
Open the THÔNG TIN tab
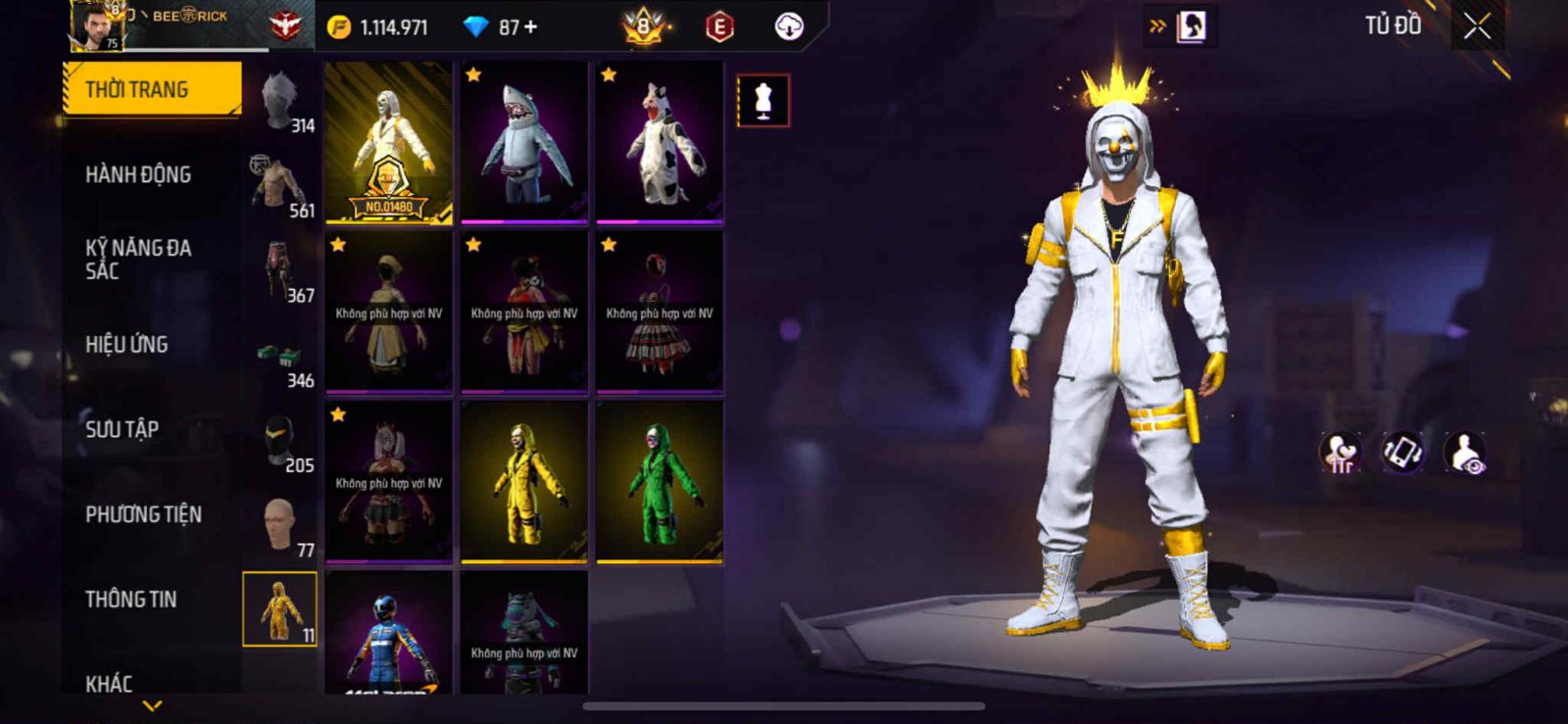point(130,599)
